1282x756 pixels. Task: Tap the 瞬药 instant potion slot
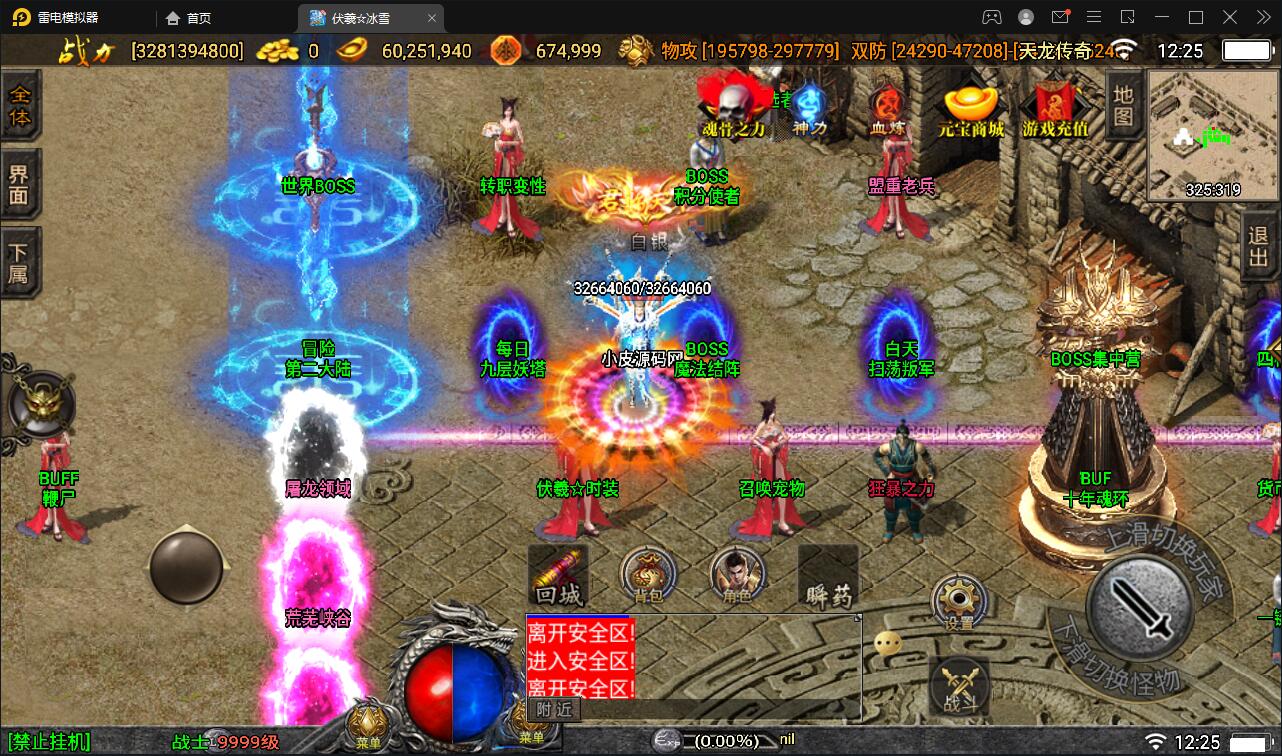click(829, 577)
